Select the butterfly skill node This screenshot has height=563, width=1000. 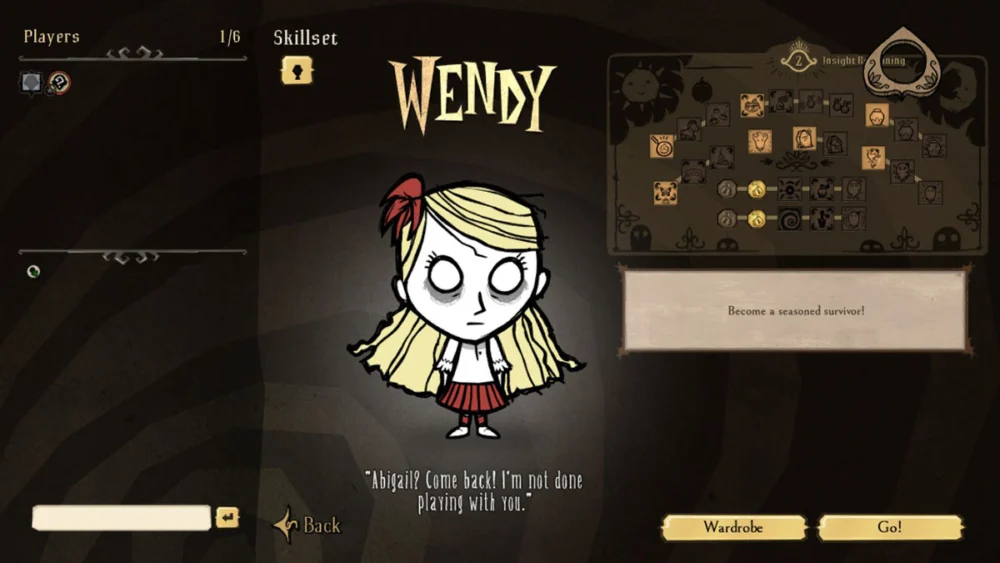(664, 192)
